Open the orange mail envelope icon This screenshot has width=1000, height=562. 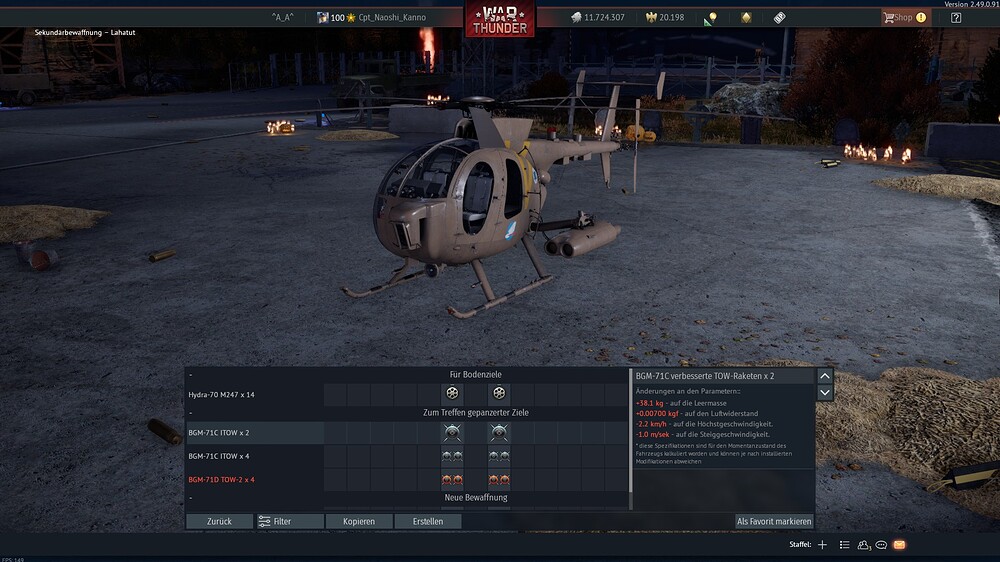point(899,545)
